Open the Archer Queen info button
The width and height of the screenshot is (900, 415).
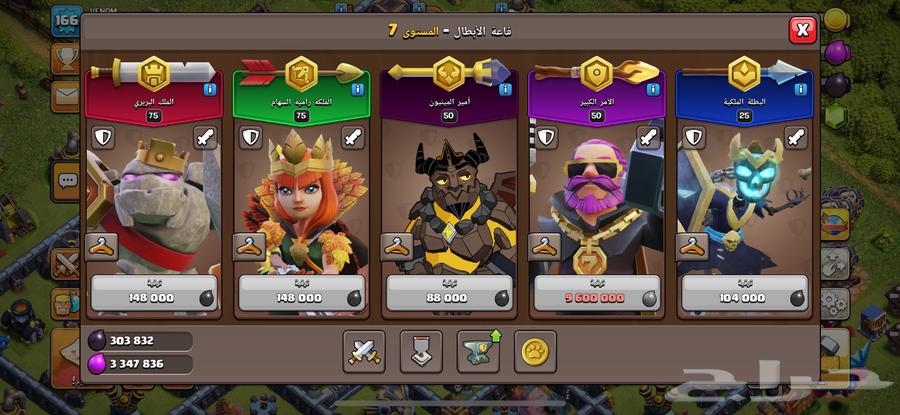[x=357, y=90]
